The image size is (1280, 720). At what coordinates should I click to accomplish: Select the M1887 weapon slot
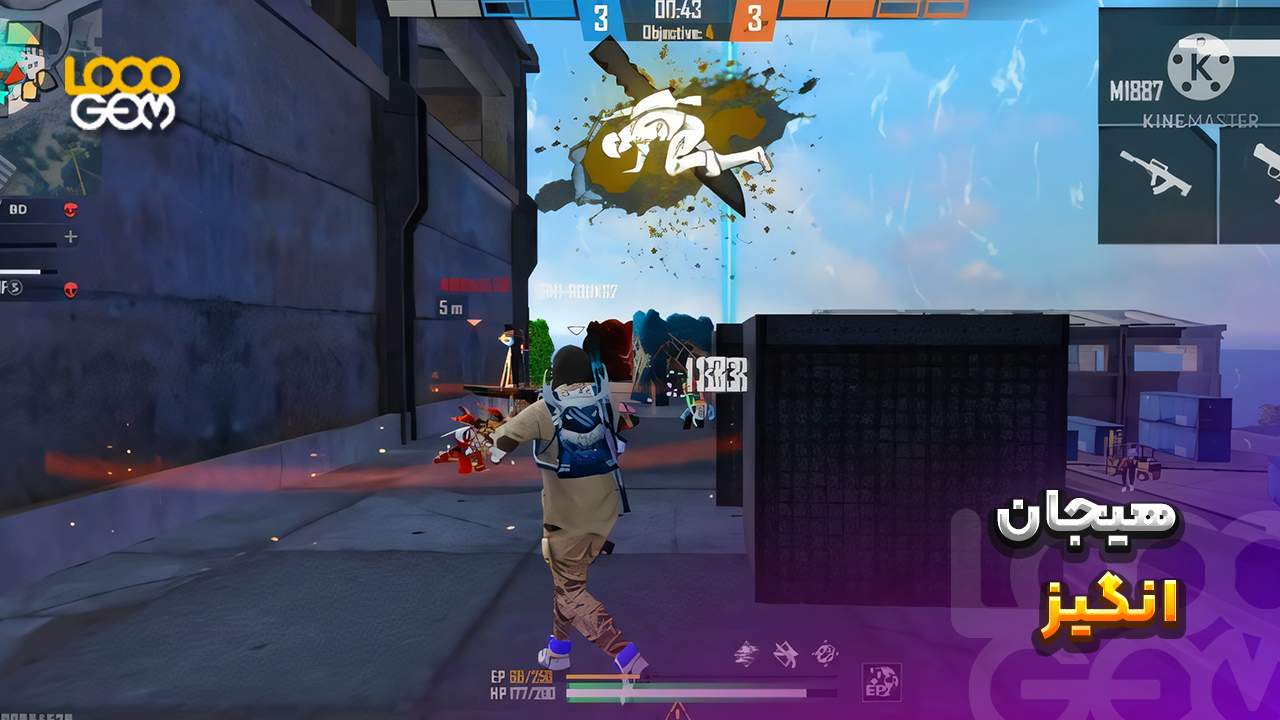click(1136, 91)
